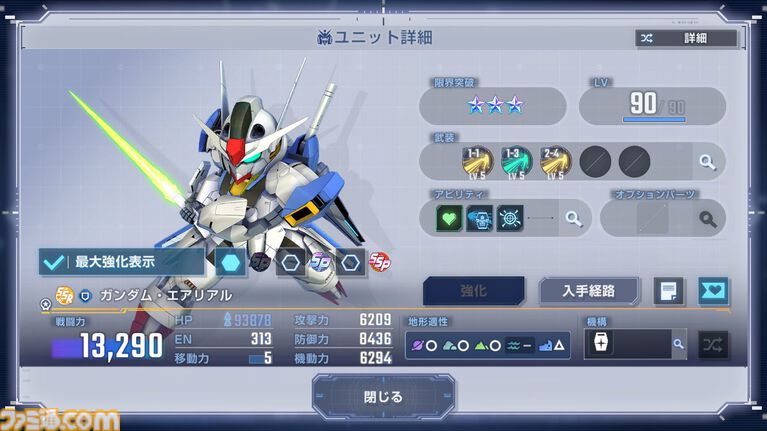Open the 強化 enhancement button
The height and width of the screenshot is (431, 767).
(473, 291)
